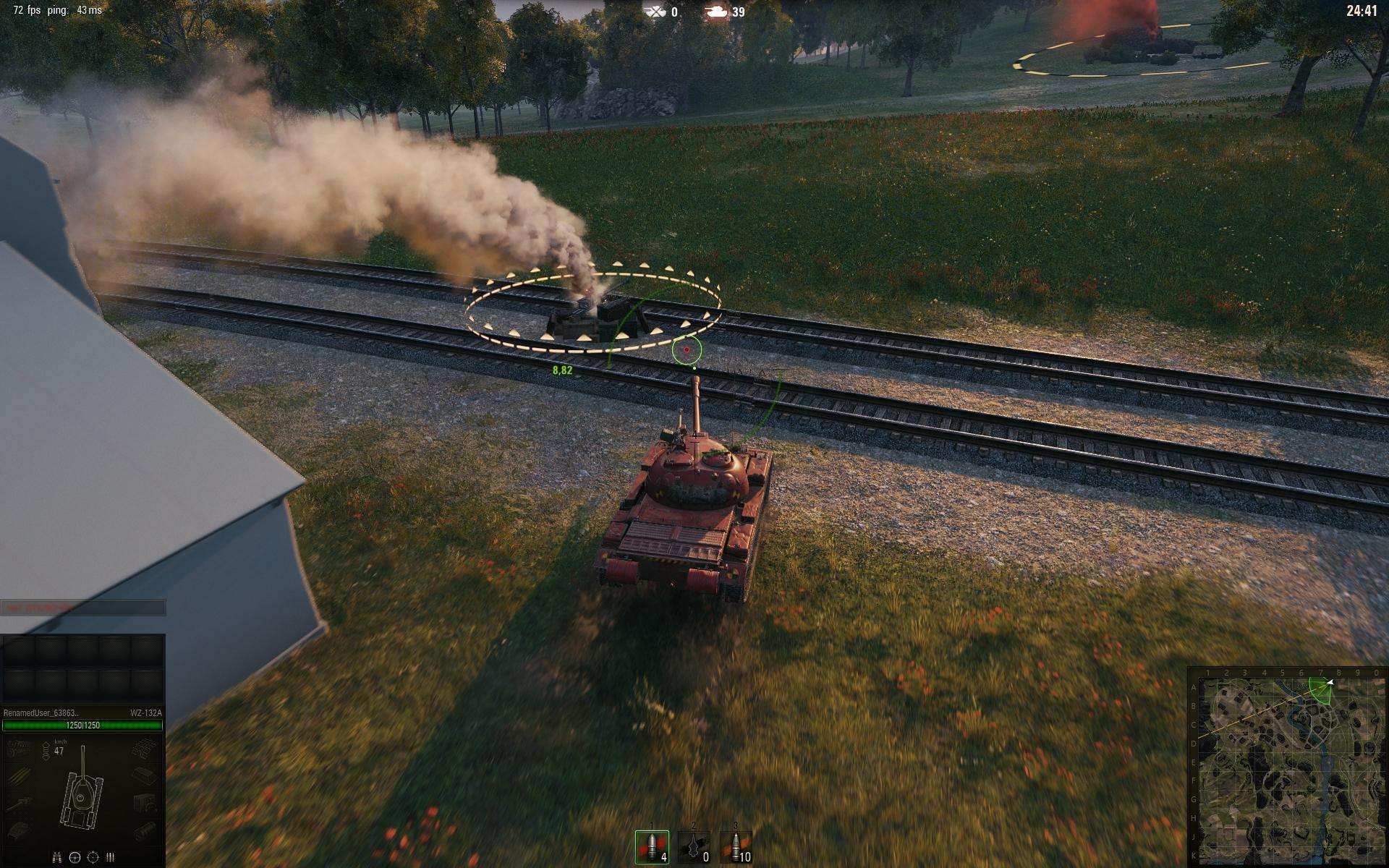Select the three-shells icon in the damage panel

(110, 857)
